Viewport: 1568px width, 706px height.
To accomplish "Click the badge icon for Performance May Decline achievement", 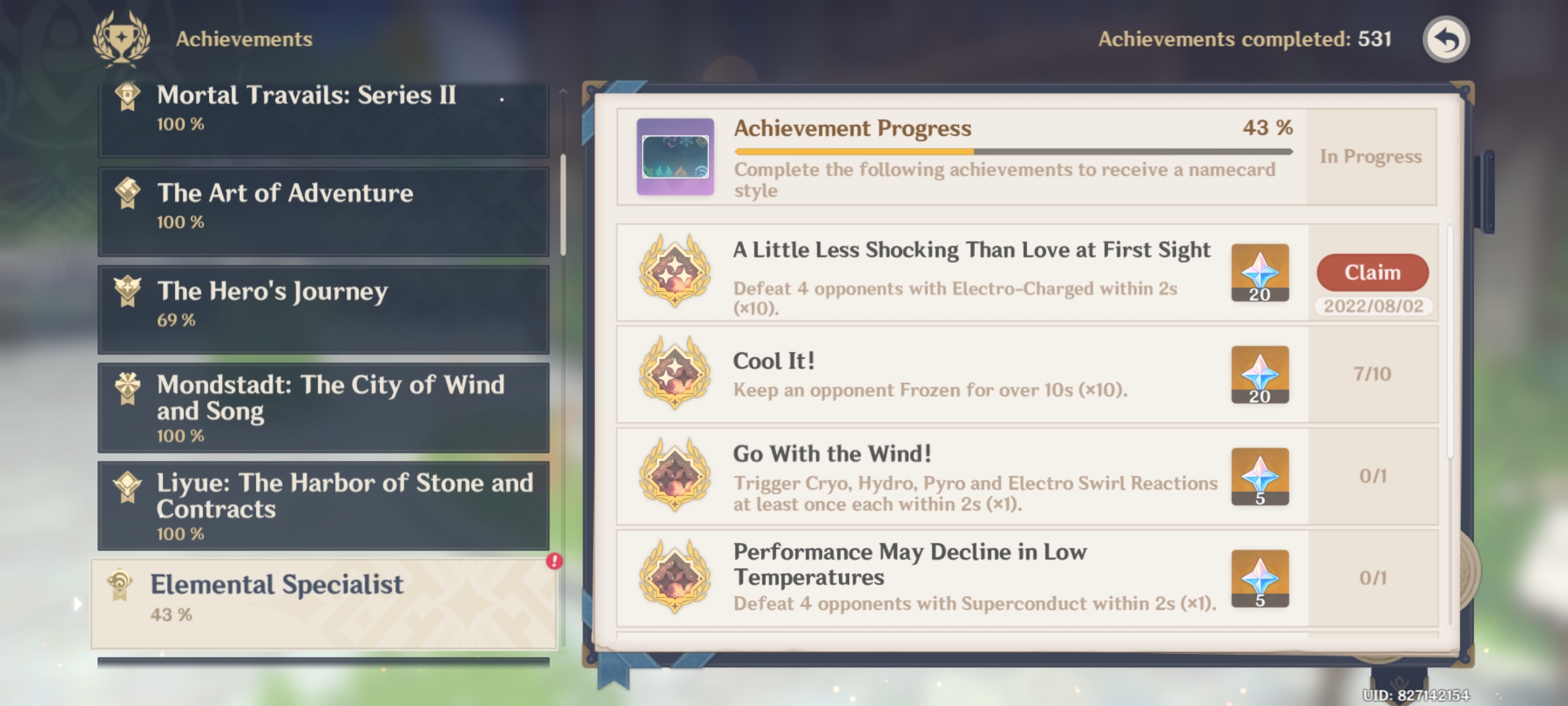I will (674, 578).
